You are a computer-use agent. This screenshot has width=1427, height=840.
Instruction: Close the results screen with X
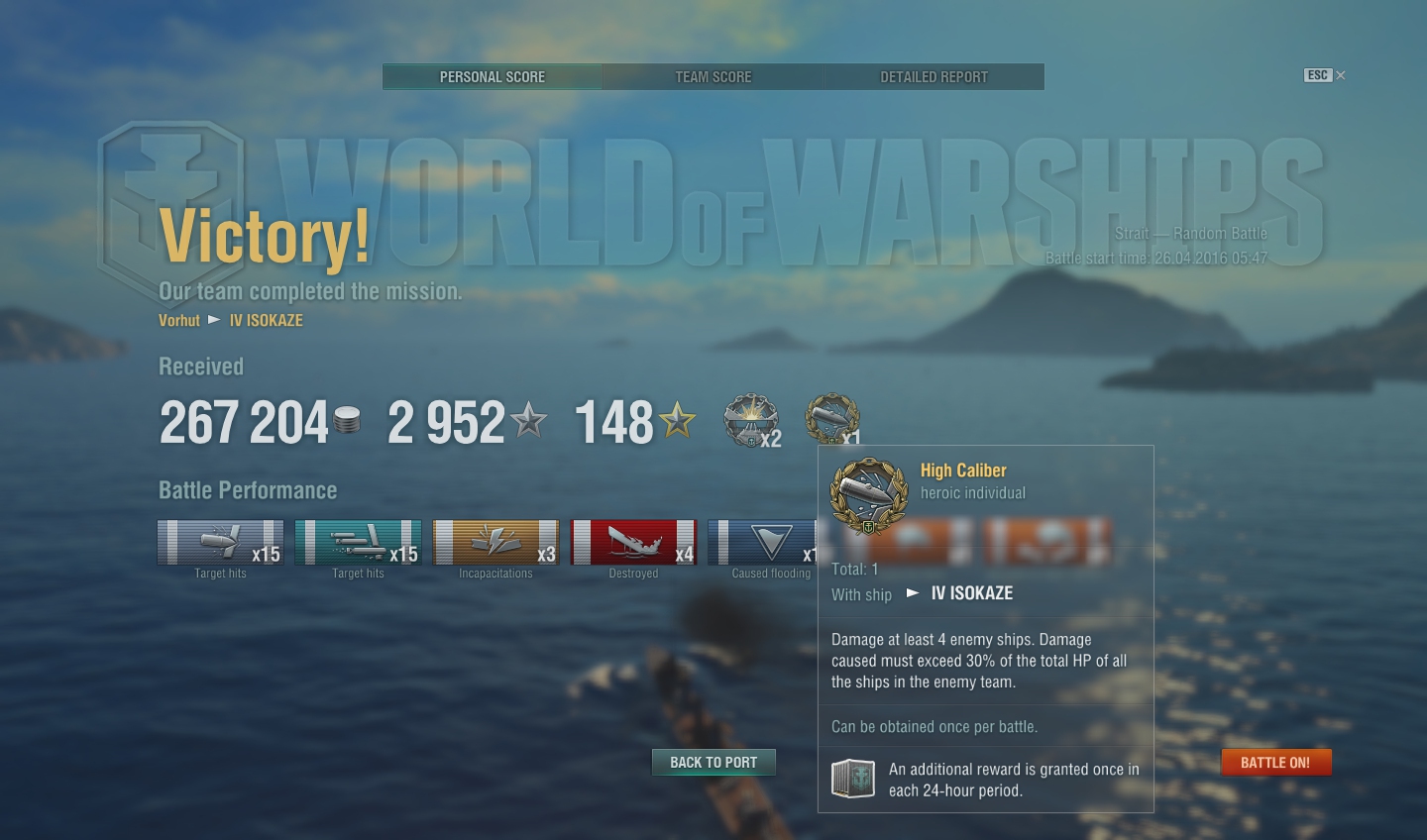1341,75
